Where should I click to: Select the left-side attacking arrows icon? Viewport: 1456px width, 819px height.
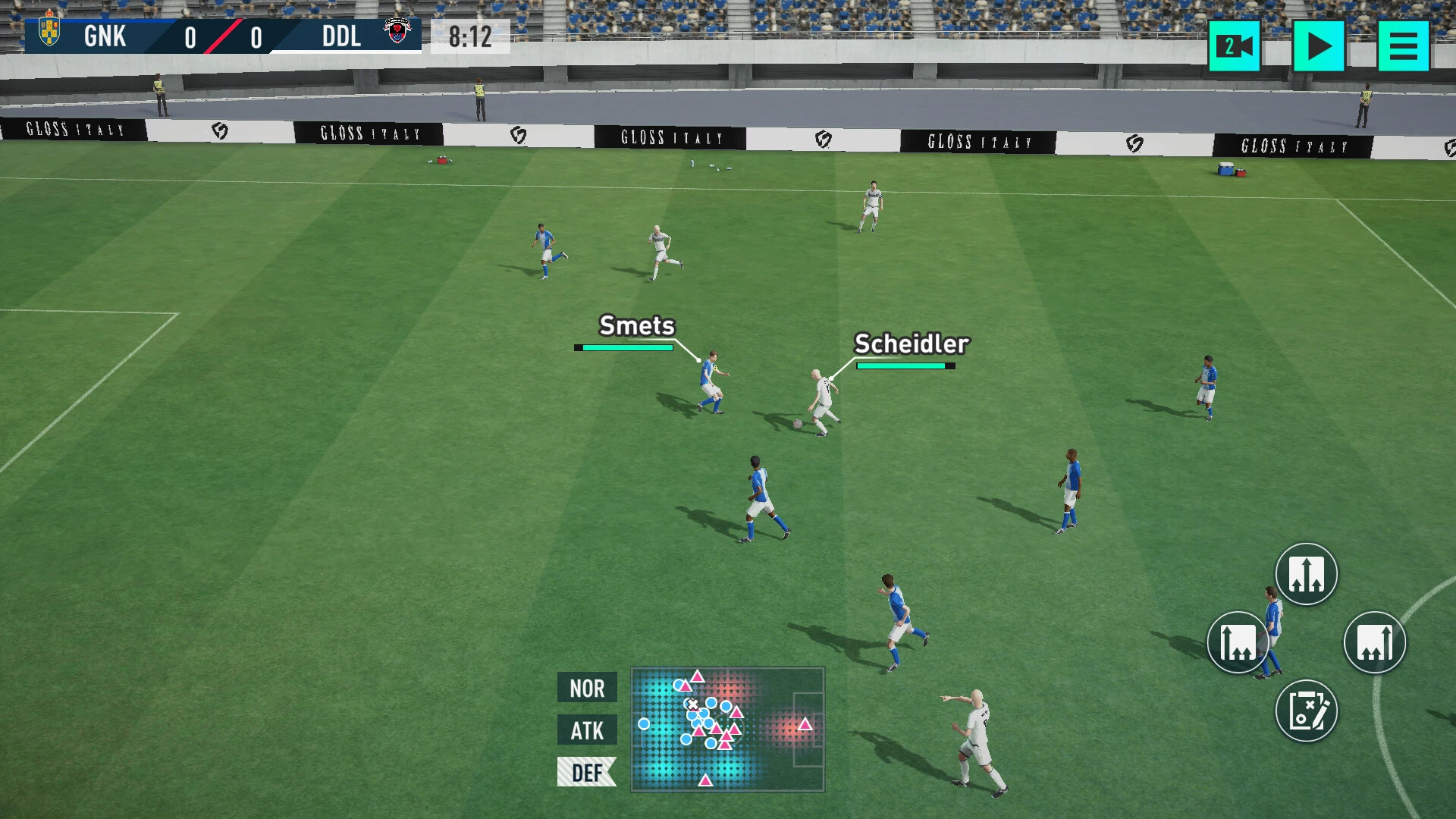tap(1238, 642)
